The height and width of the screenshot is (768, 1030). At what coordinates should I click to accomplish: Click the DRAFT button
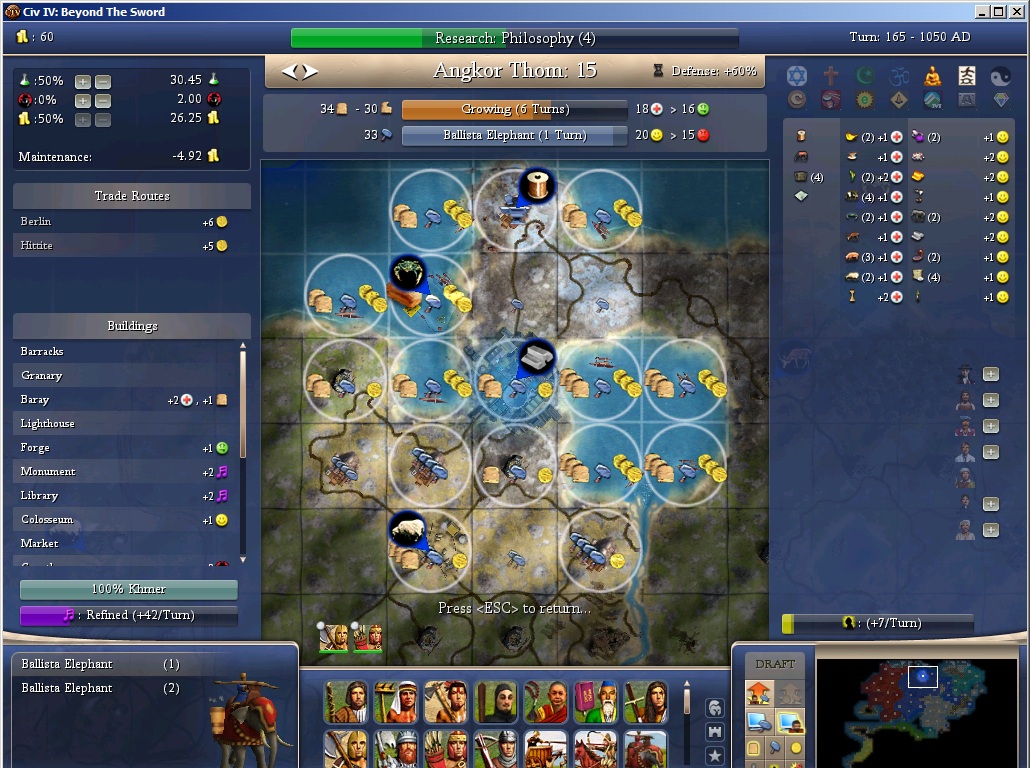coord(775,664)
